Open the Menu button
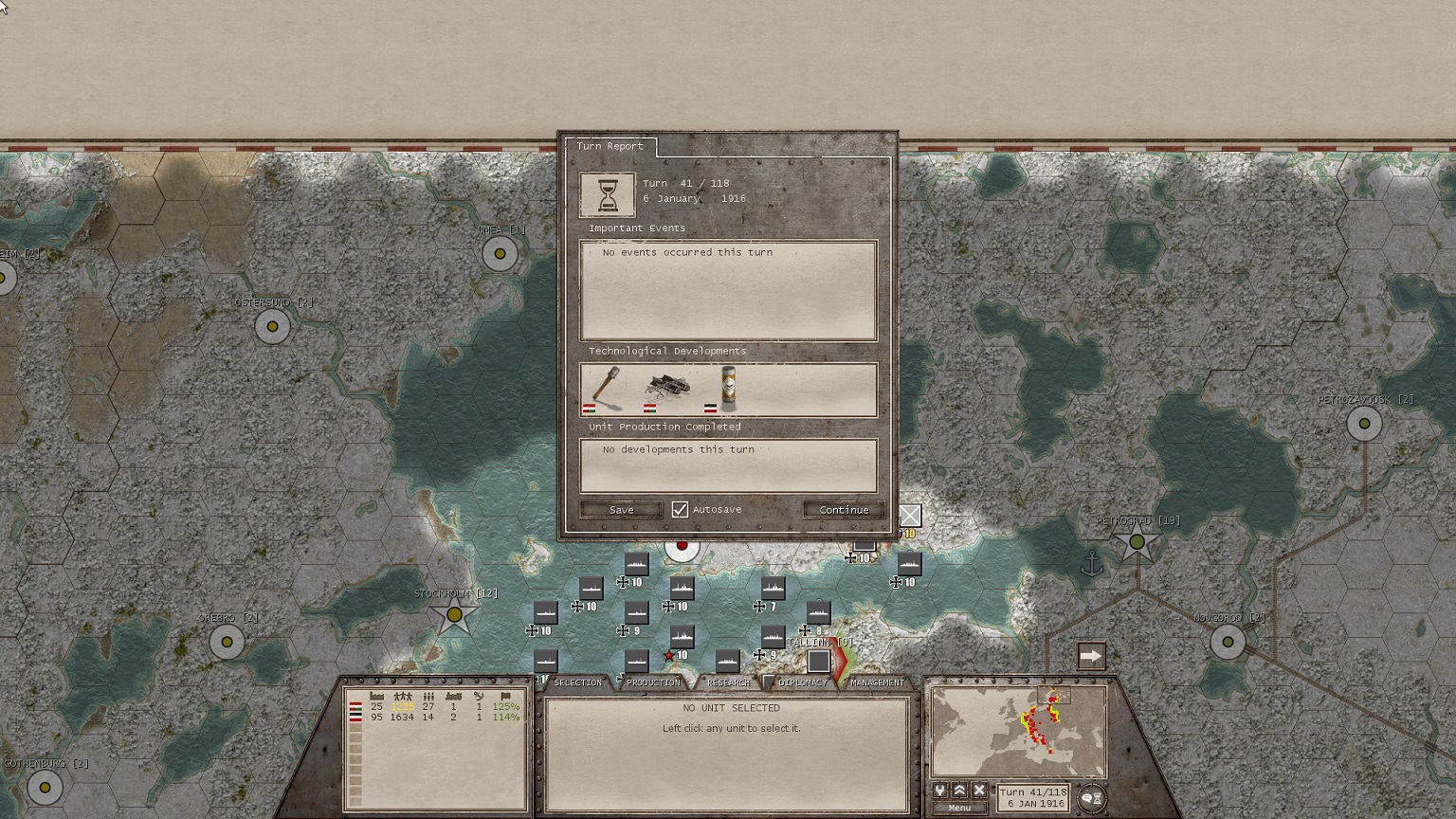The image size is (1456, 819). click(x=959, y=808)
